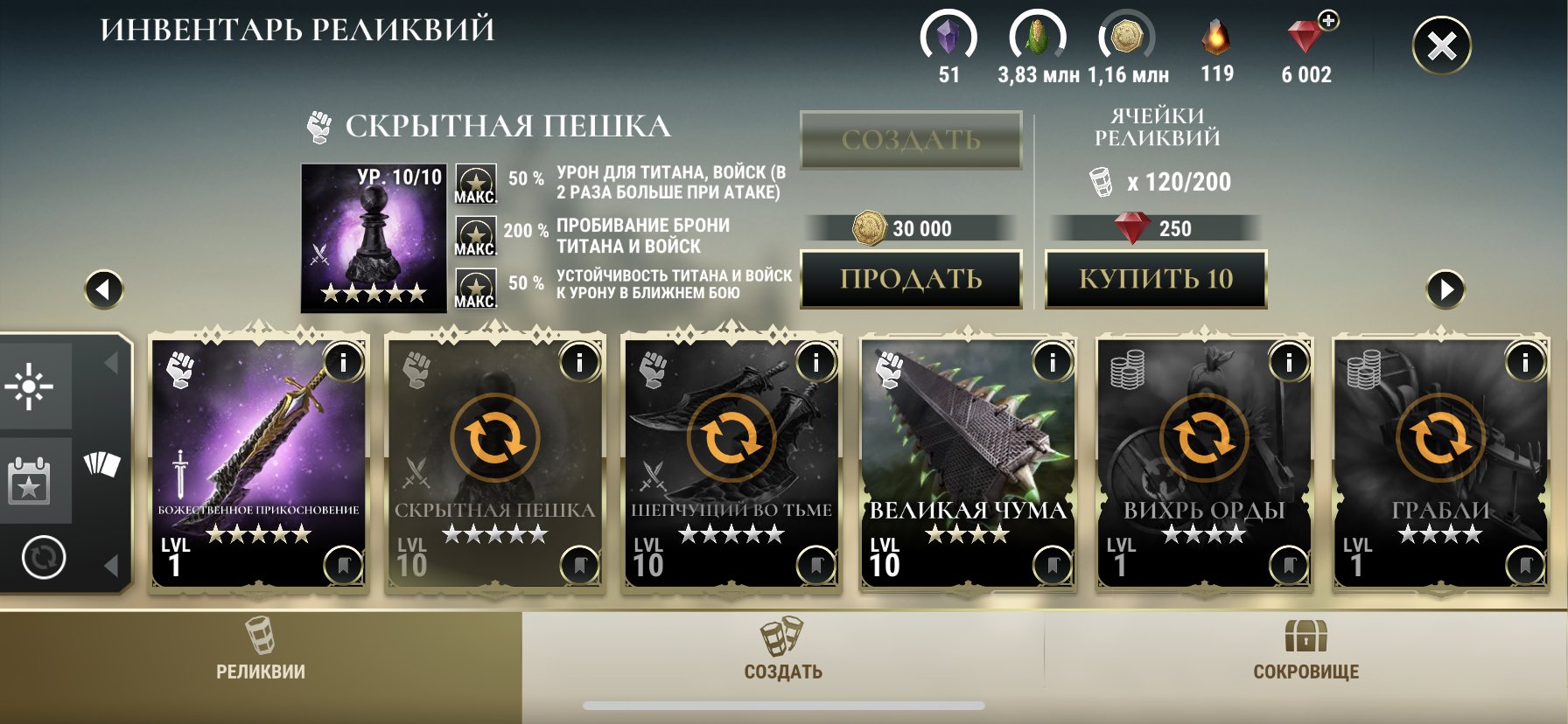Open the СОЗДАТЬ tab at bottom
1568x724 pixels.
[x=782, y=665]
